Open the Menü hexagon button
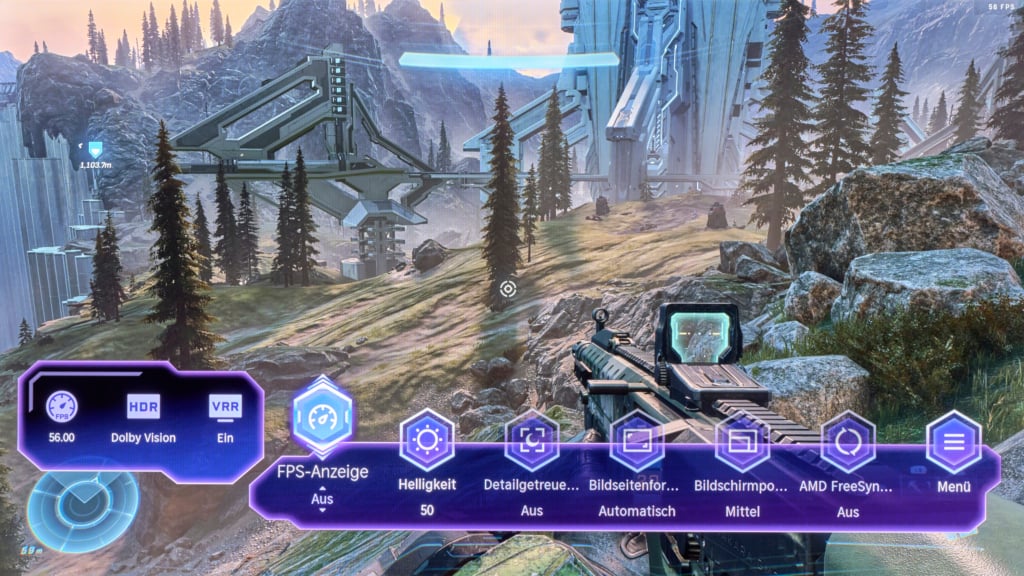Viewport: 1024px width, 576px height. pyautogui.click(x=953, y=441)
